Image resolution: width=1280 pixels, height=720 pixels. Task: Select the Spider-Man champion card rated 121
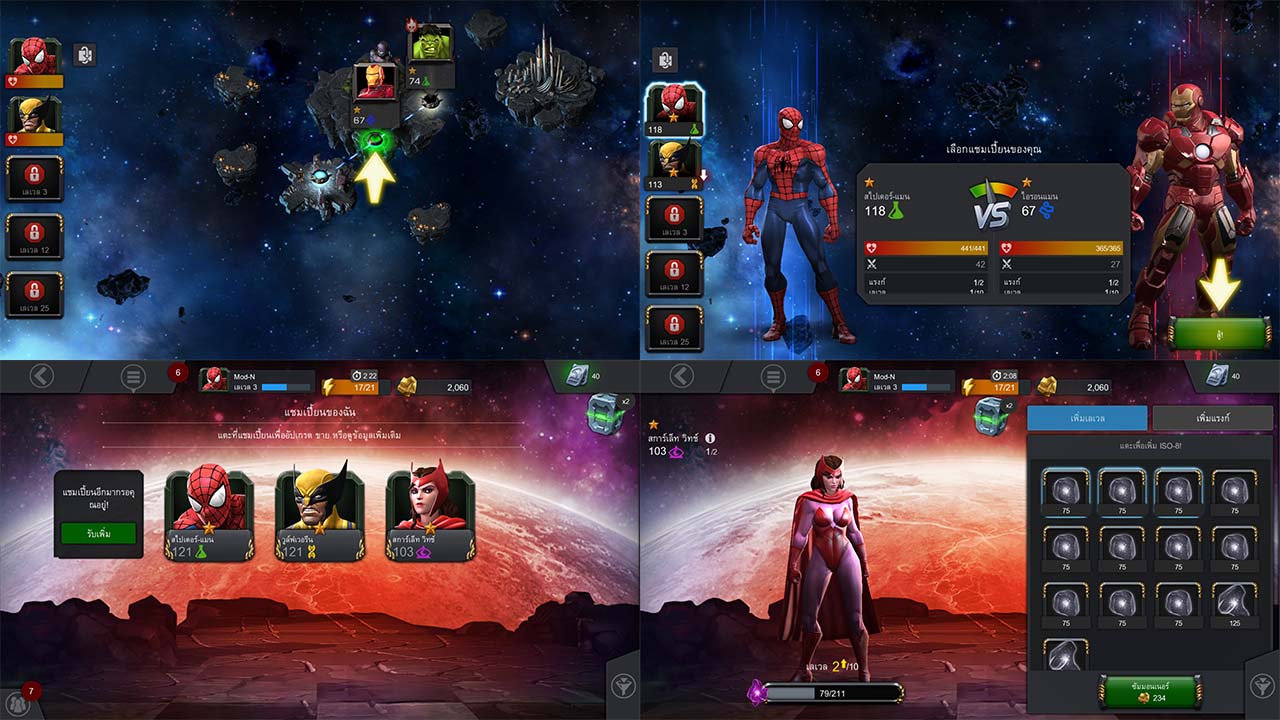point(208,515)
